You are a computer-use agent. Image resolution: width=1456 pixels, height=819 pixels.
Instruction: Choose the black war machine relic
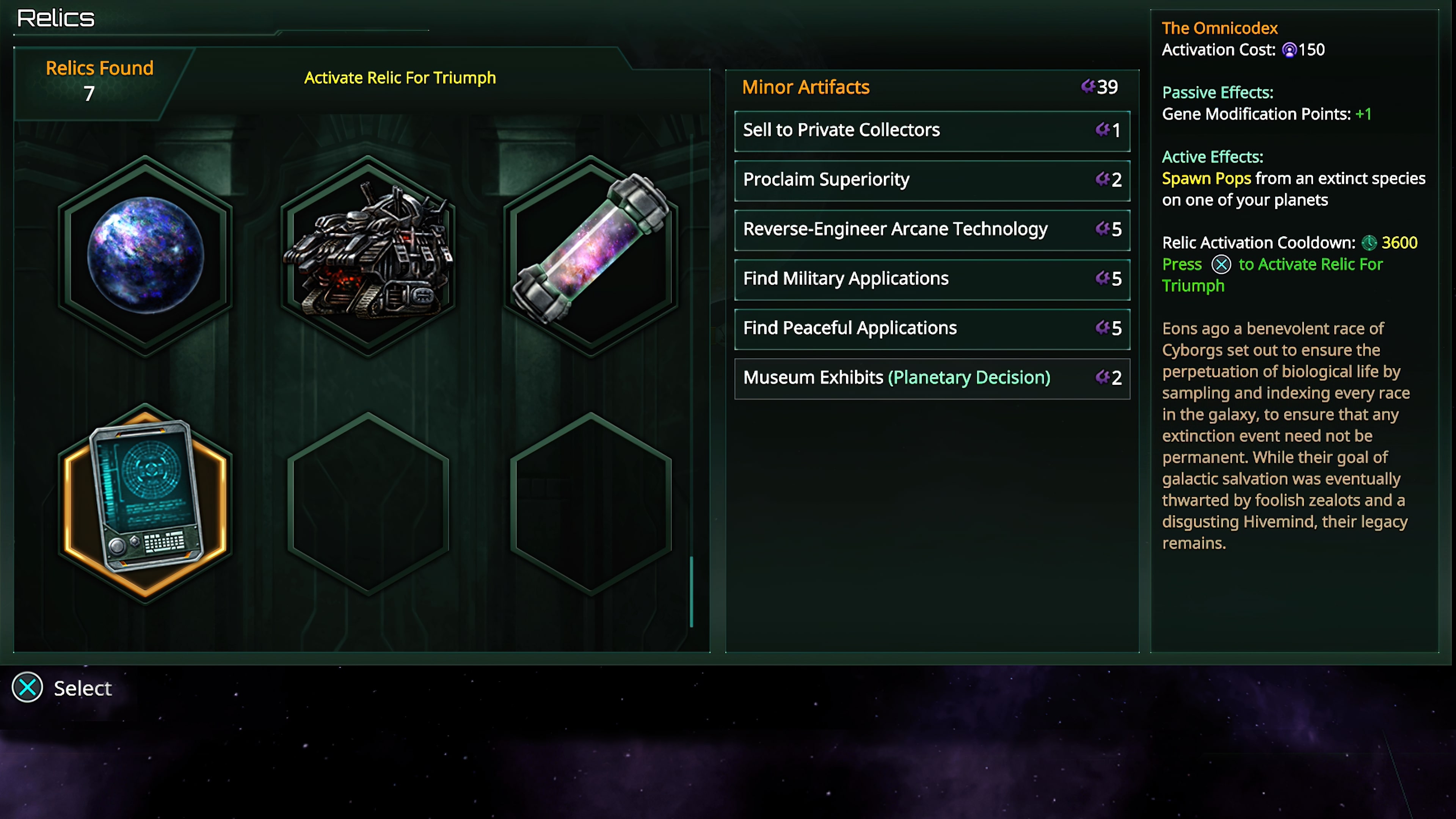[368, 256]
